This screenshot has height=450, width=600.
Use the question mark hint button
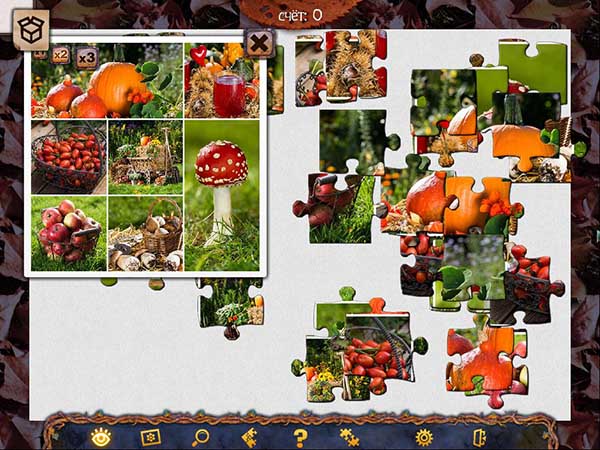[x=300, y=436]
